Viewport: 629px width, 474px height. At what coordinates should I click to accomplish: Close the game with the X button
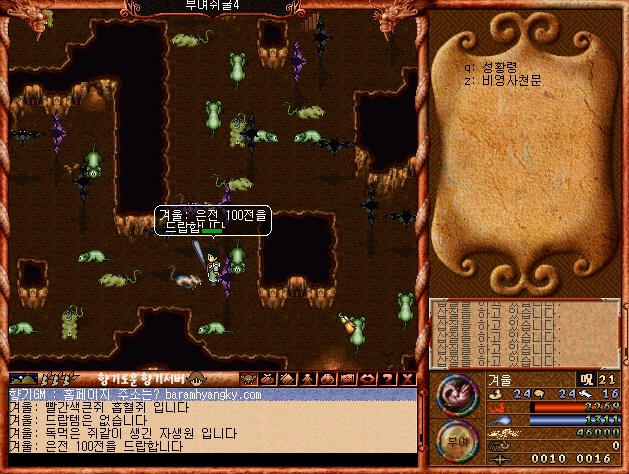[x=406, y=379]
